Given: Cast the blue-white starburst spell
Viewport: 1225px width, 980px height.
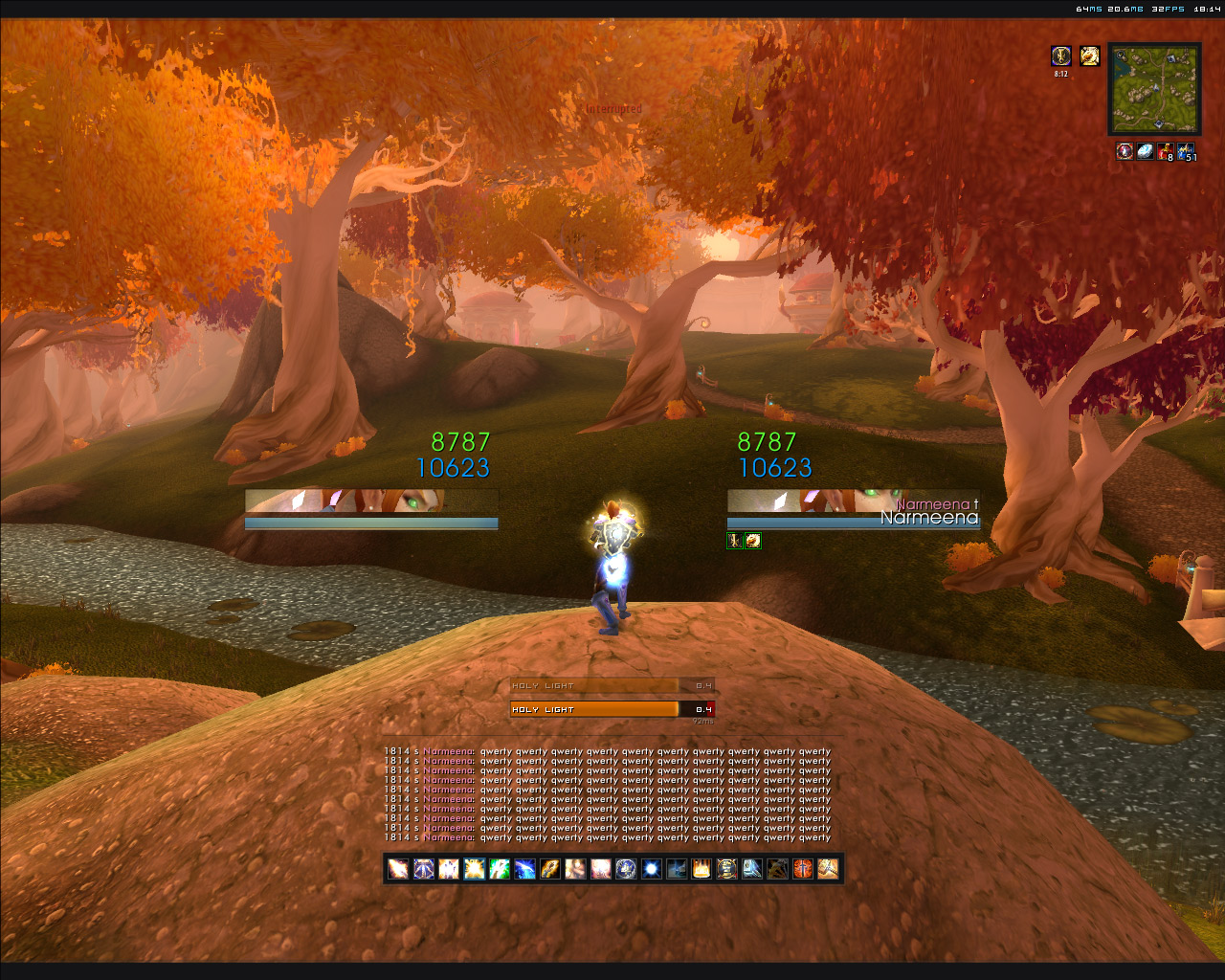Looking at the screenshot, I should pos(651,869).
